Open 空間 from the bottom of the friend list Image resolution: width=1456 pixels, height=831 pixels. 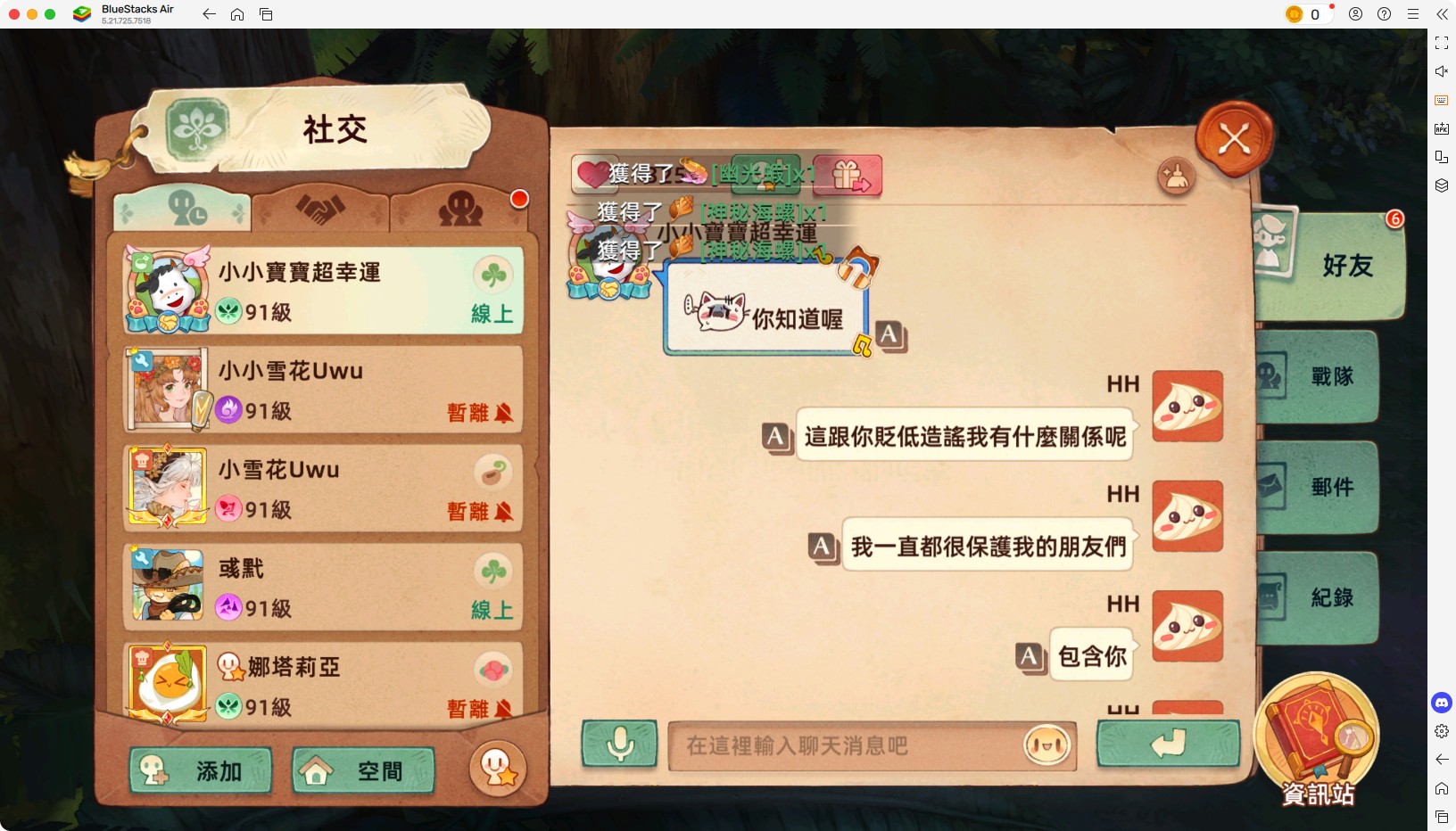[x=363, y=770]
